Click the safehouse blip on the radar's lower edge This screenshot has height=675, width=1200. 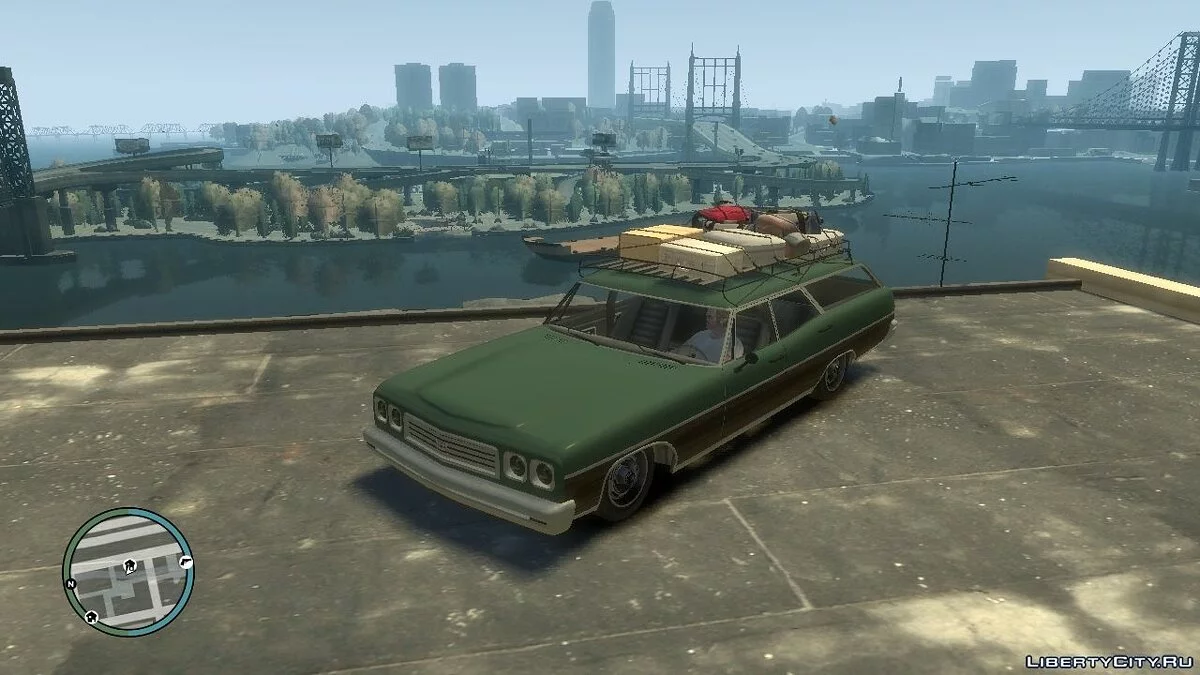pos(92,616)
